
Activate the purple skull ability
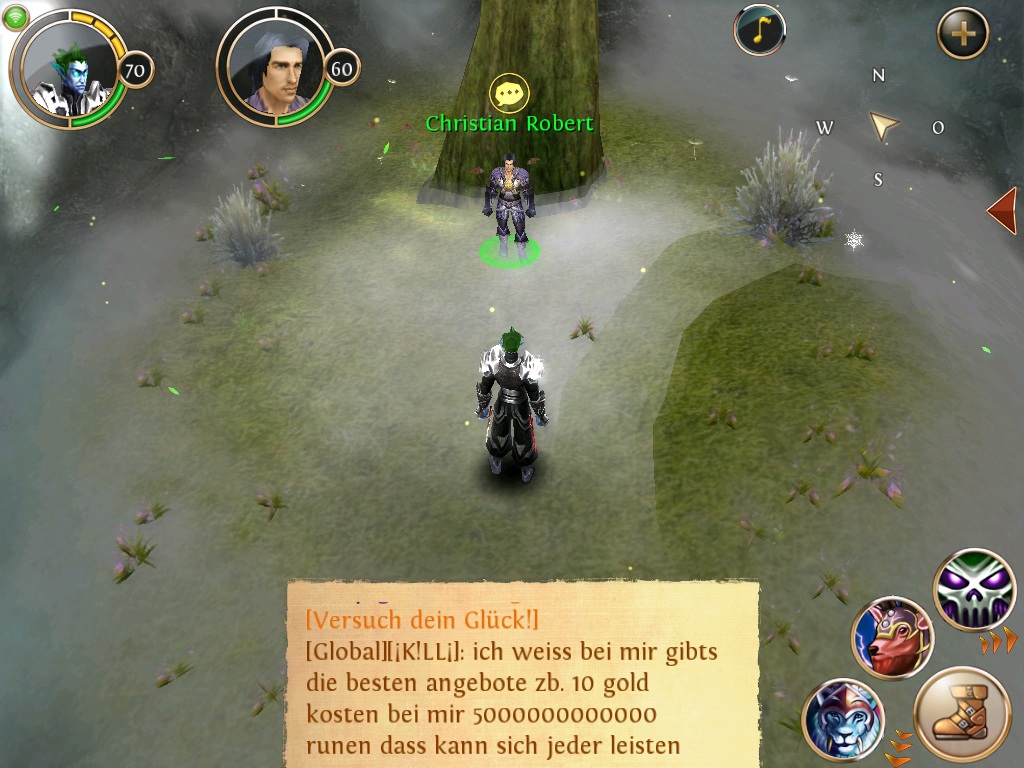point(974,590)
